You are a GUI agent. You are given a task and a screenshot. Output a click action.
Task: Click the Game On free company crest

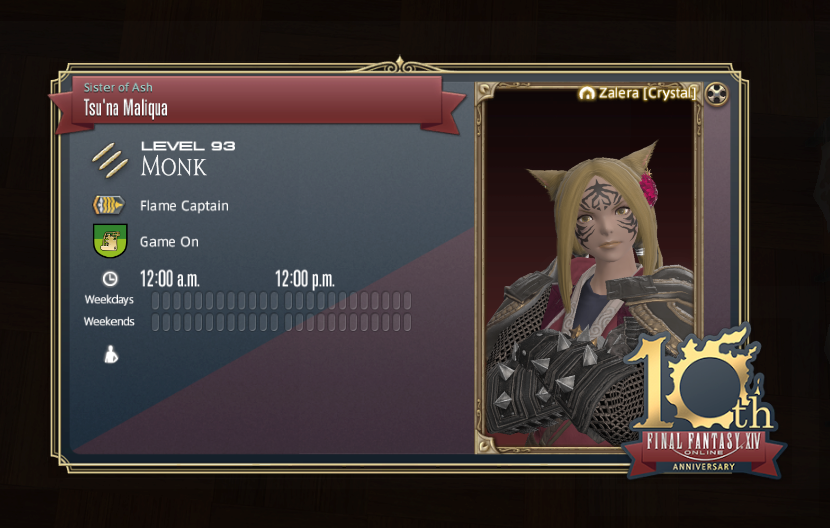(108, 242)
